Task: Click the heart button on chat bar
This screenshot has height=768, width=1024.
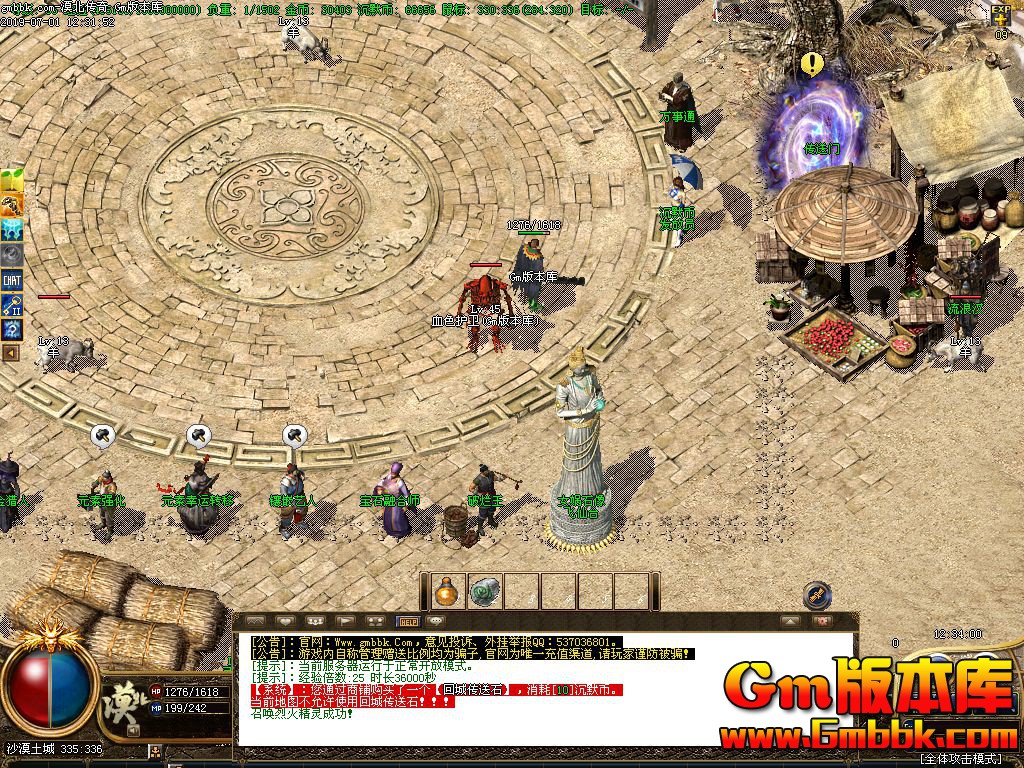Action: point(285,621)
